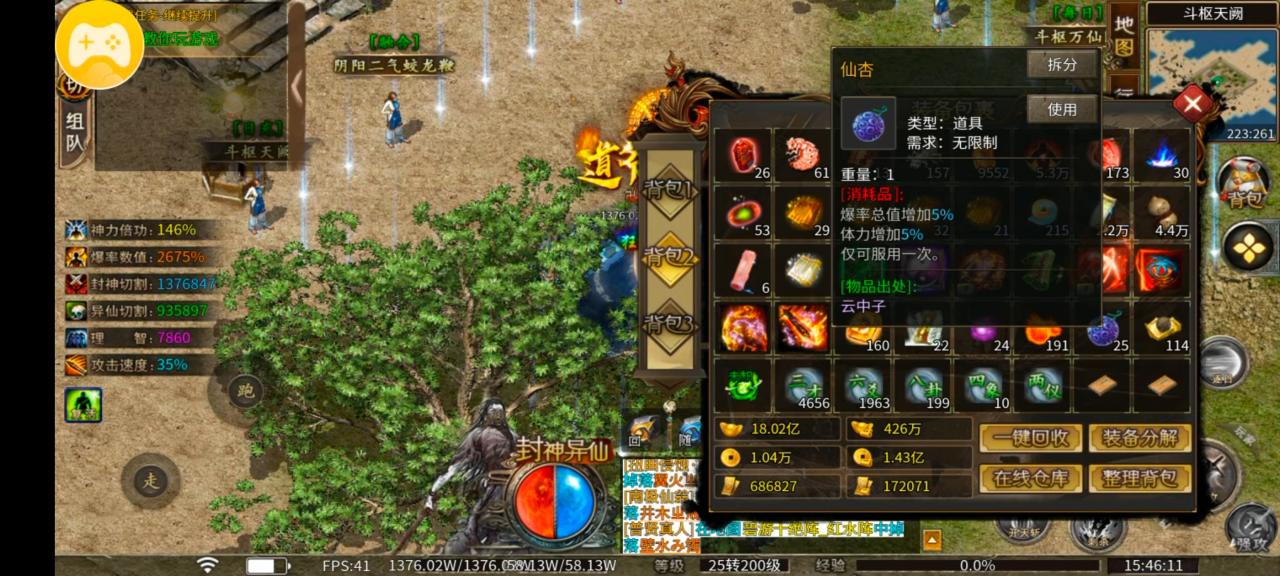Switch to 背包1 bag tab
This screenshot has width=1280, height=576.
(x=669, y=189)
